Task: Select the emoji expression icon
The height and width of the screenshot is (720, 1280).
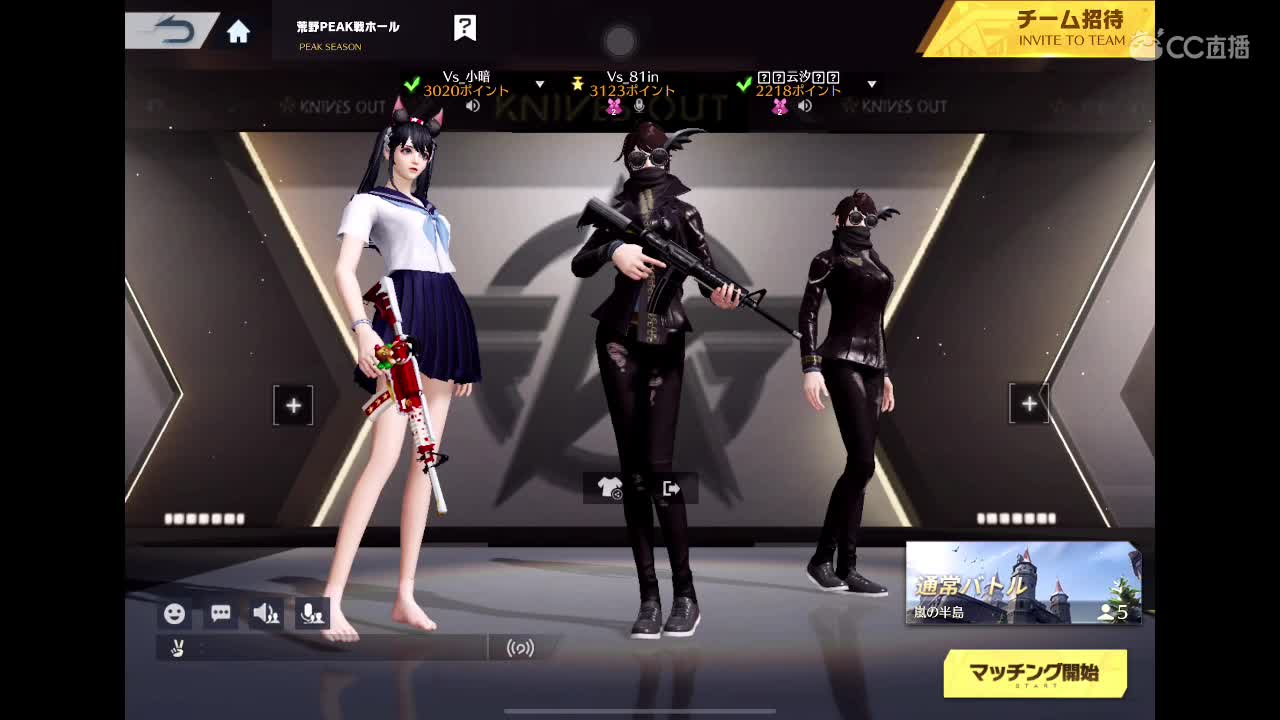Action: [x=174, y=613]
